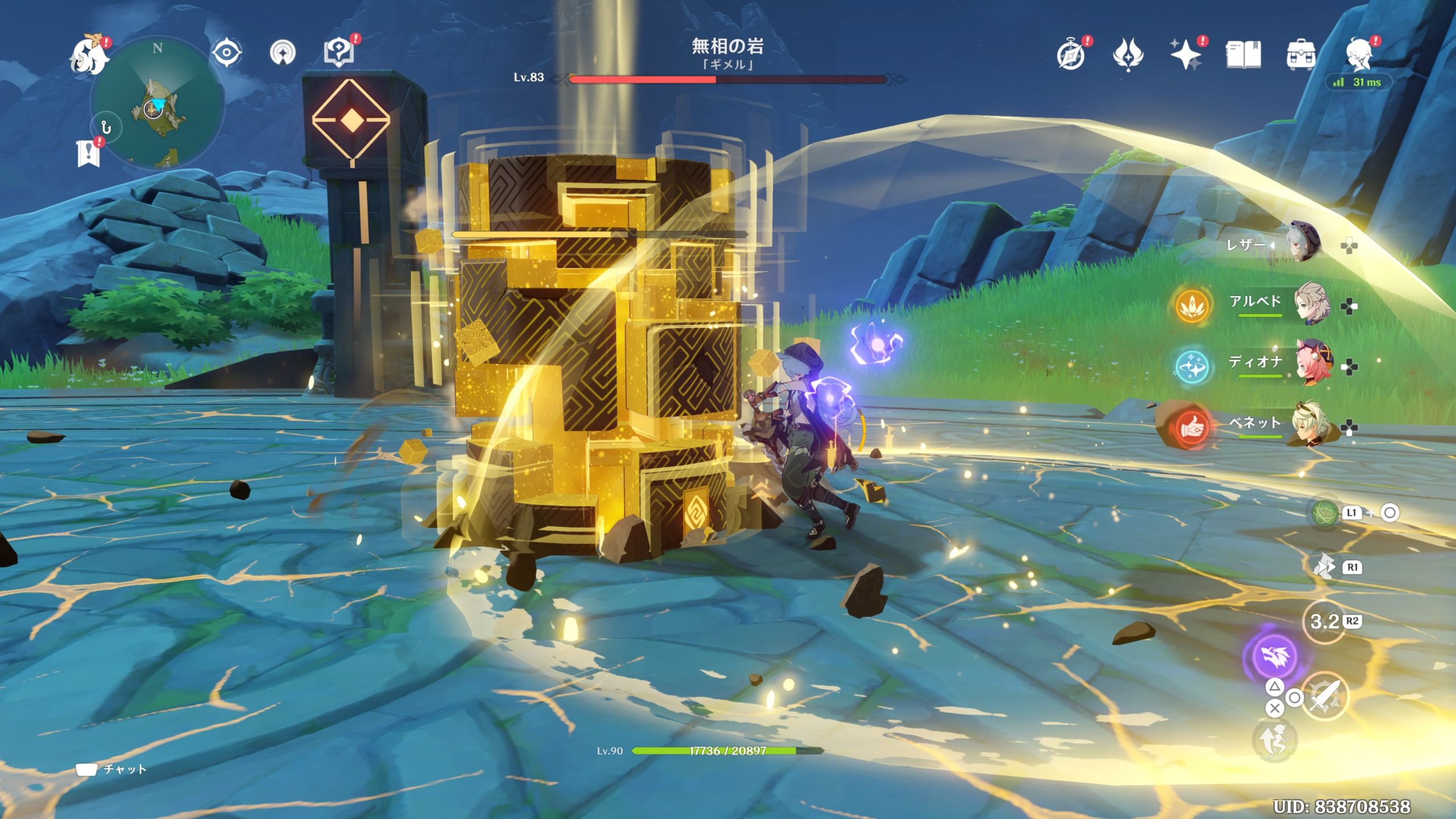This screenshot has width=1456, height=819.
Task: Open the Wish star icon
Action: pos(1185,55)
